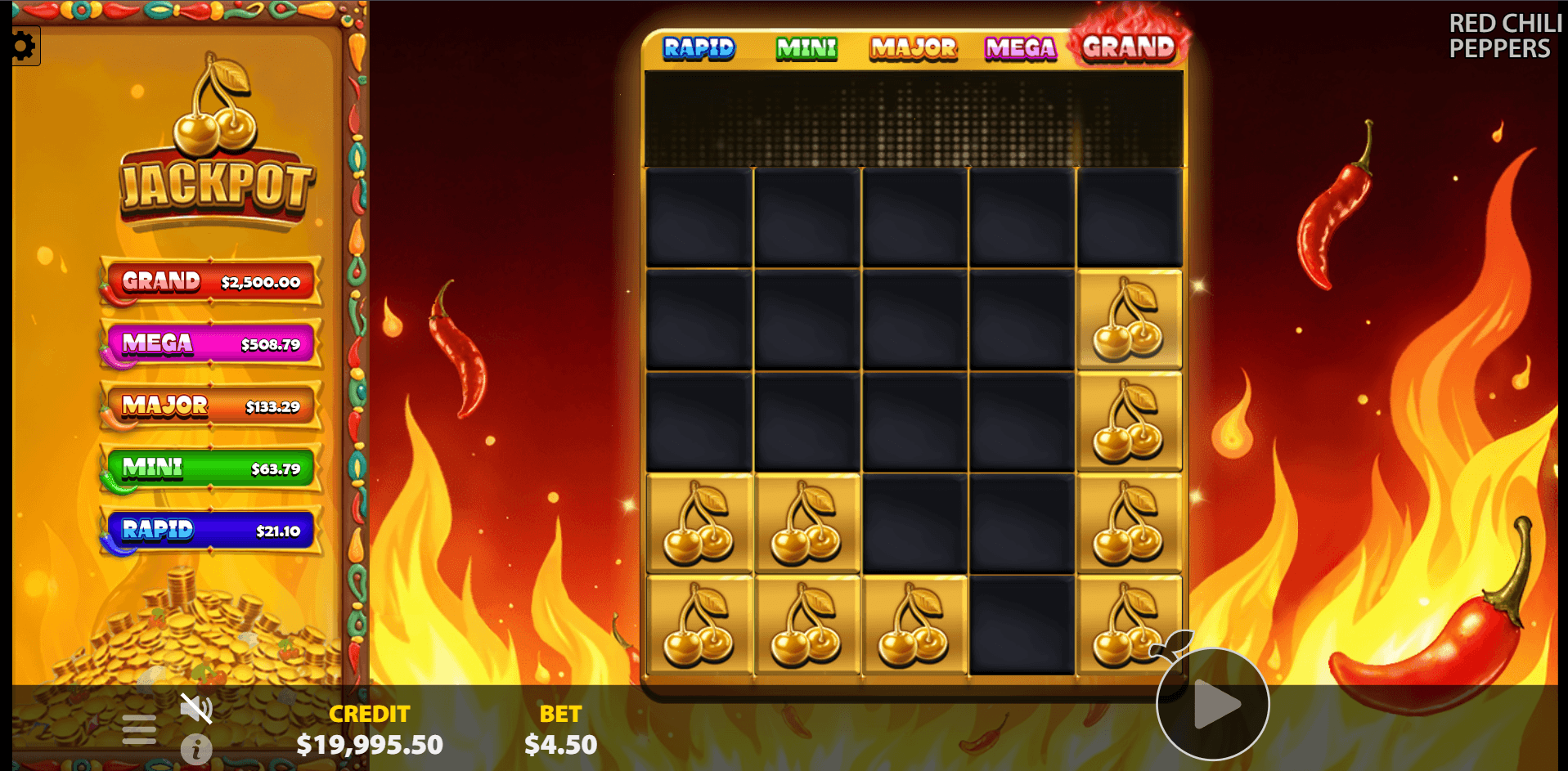Open the game information panel
The width and height of the screenshot is (1568, 771).
[x=196, y=749]
